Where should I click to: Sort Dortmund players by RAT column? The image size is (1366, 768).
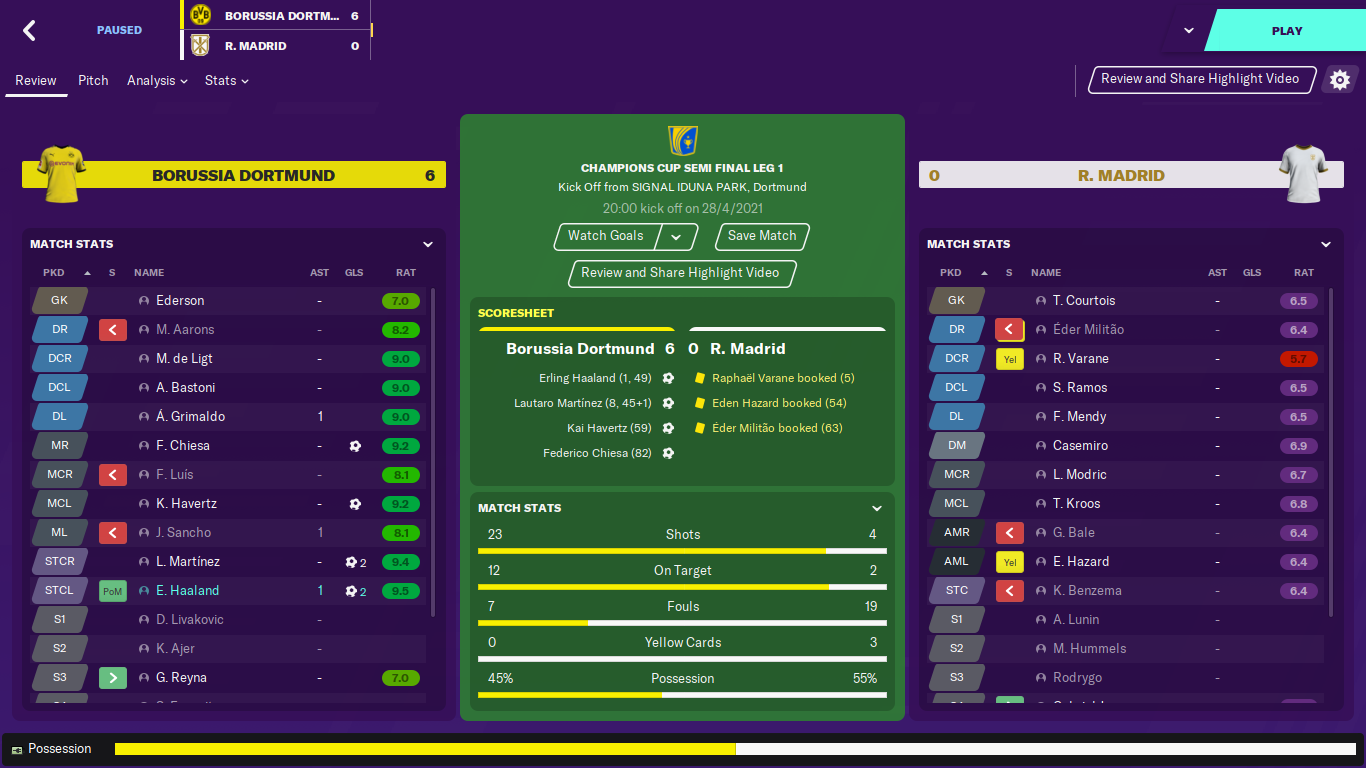point(405,273)
